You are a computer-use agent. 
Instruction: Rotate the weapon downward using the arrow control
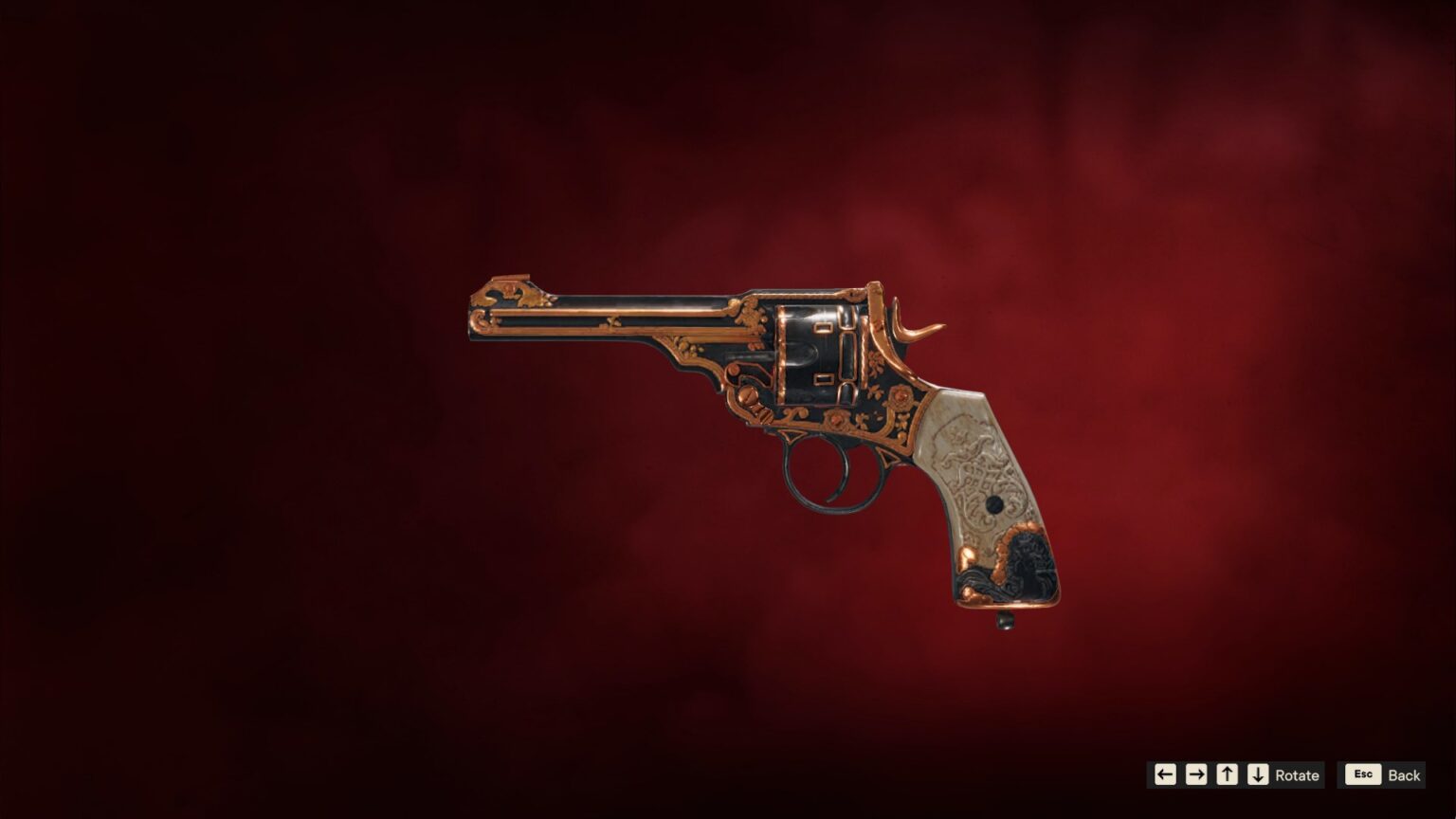(1258, 774)
